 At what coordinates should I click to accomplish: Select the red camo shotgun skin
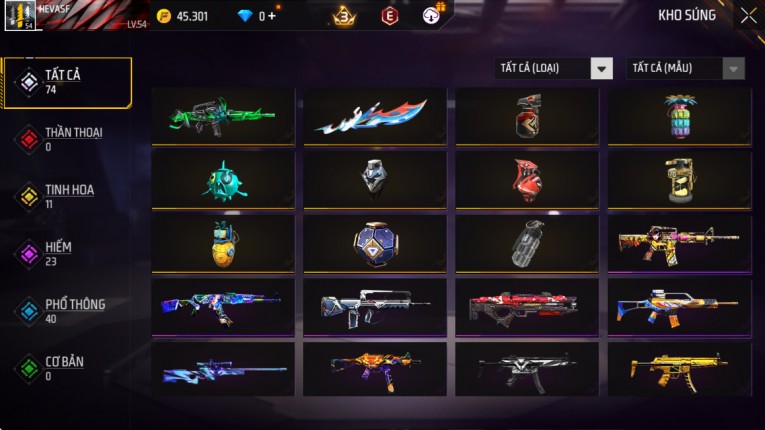point(527,307)
